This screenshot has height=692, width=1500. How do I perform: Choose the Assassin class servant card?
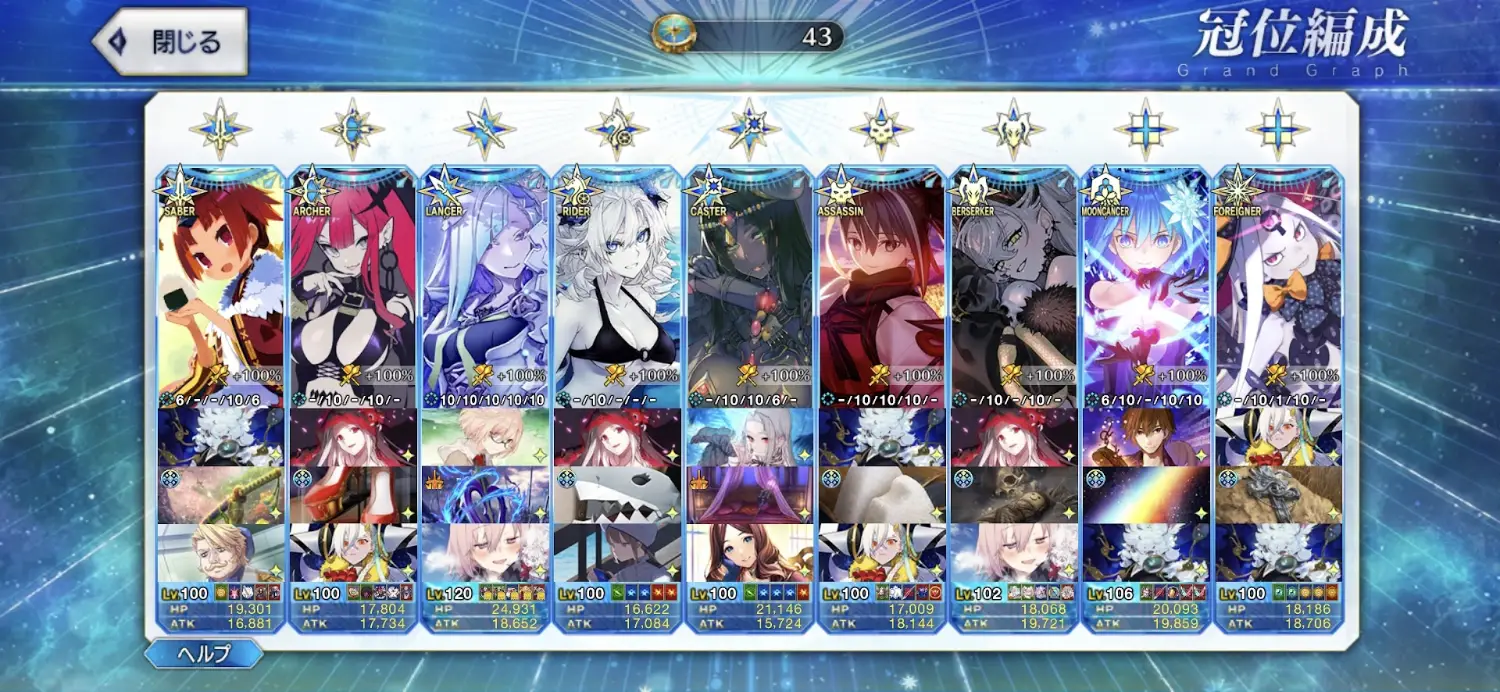(881, 285)
